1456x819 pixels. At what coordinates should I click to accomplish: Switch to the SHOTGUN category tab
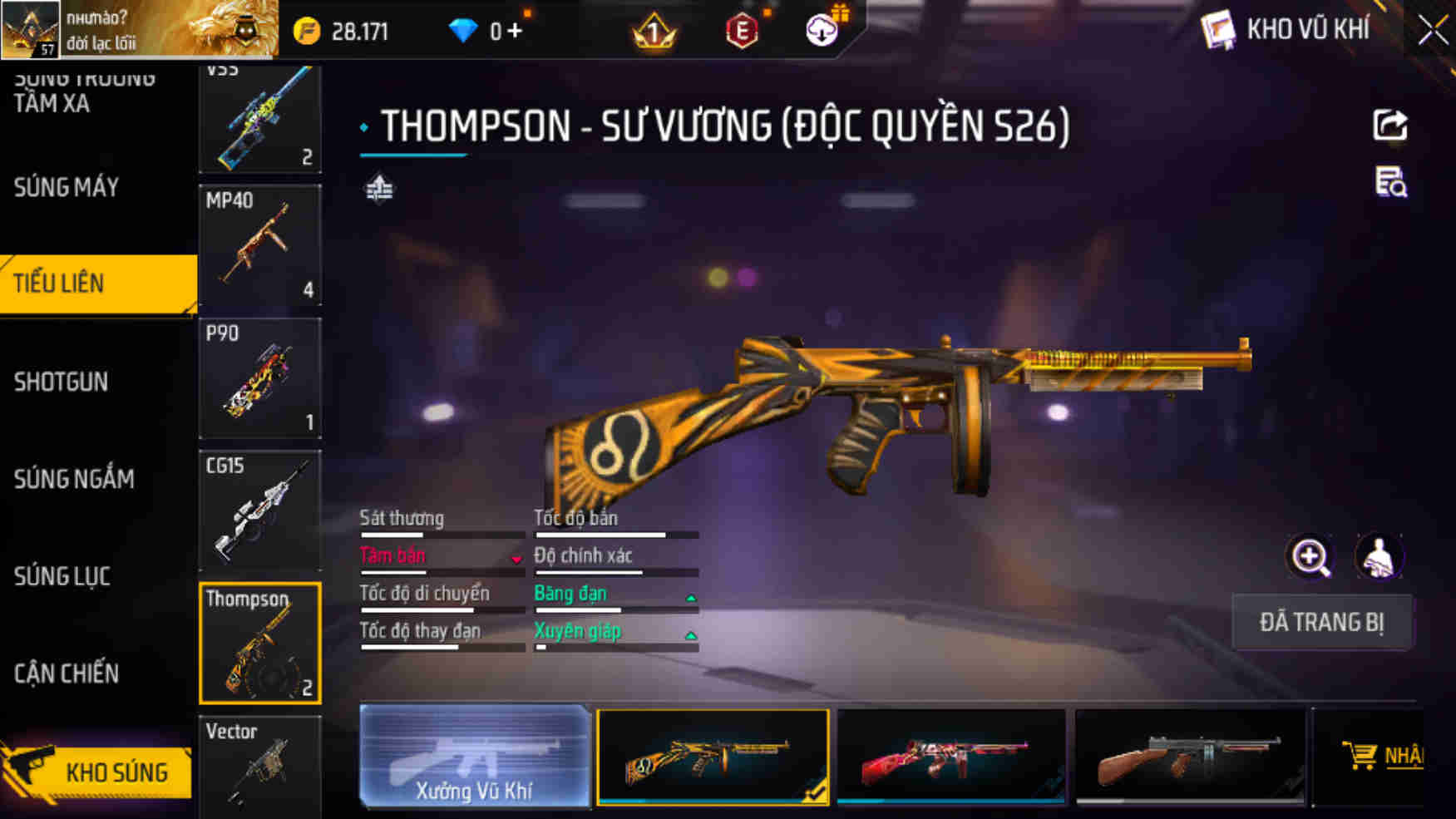click(x=62, y=382)
